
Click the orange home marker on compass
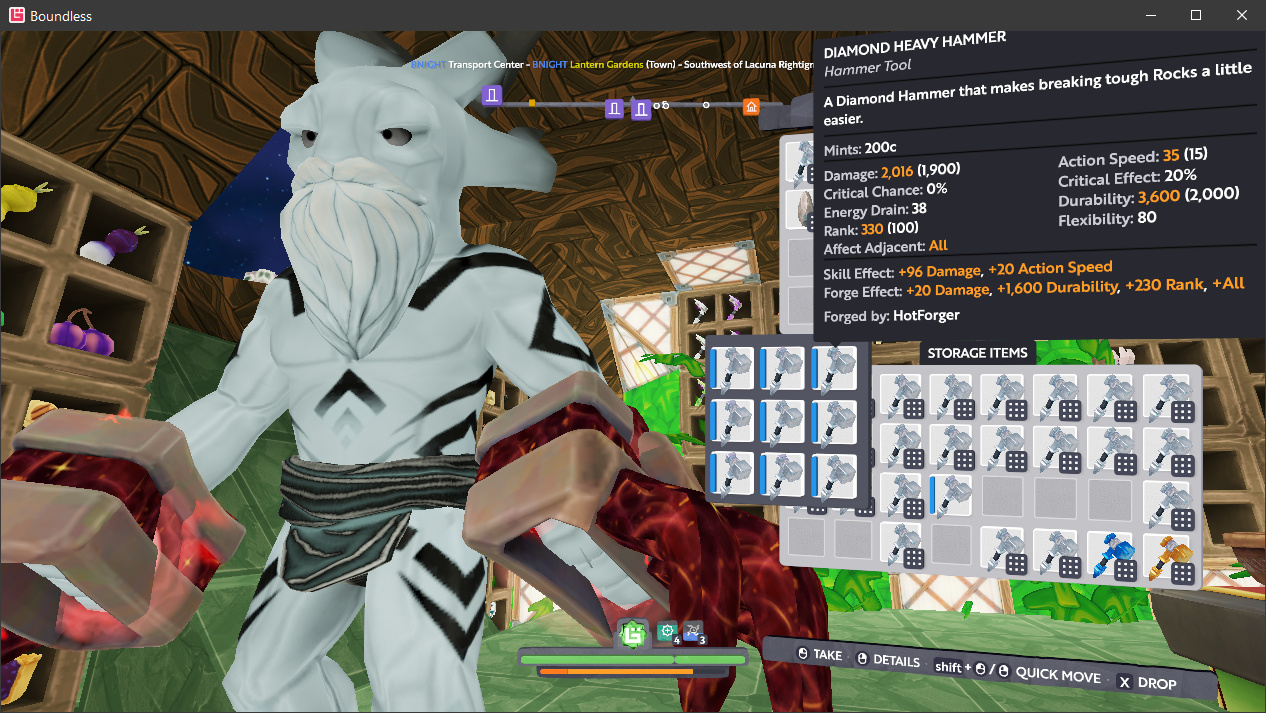[751, 107]
